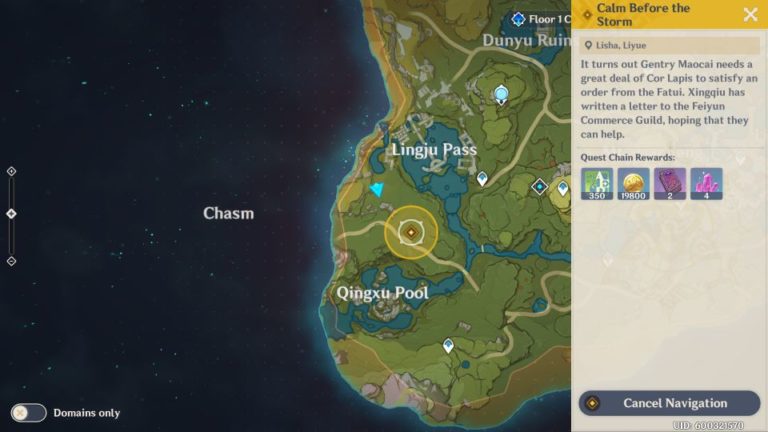Open the Floor 1 map layer marker
Image resolution: width=768 pixels, height=432 pixels.
pos(519,19)
